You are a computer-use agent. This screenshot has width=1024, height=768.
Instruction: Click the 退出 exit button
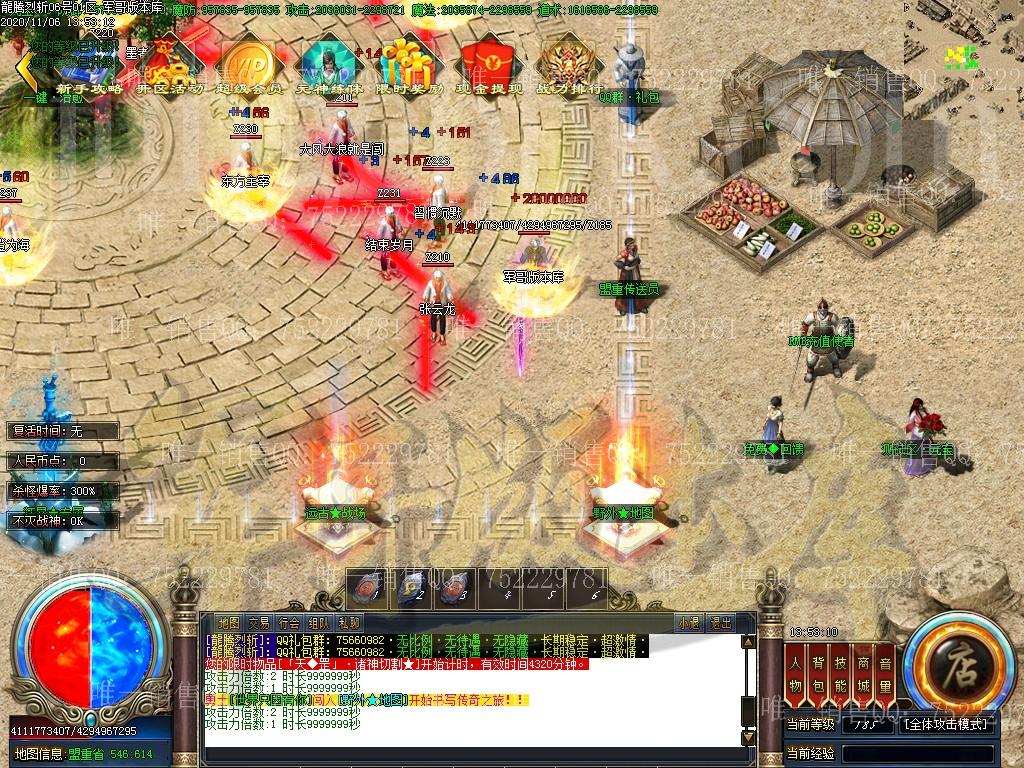720,622
